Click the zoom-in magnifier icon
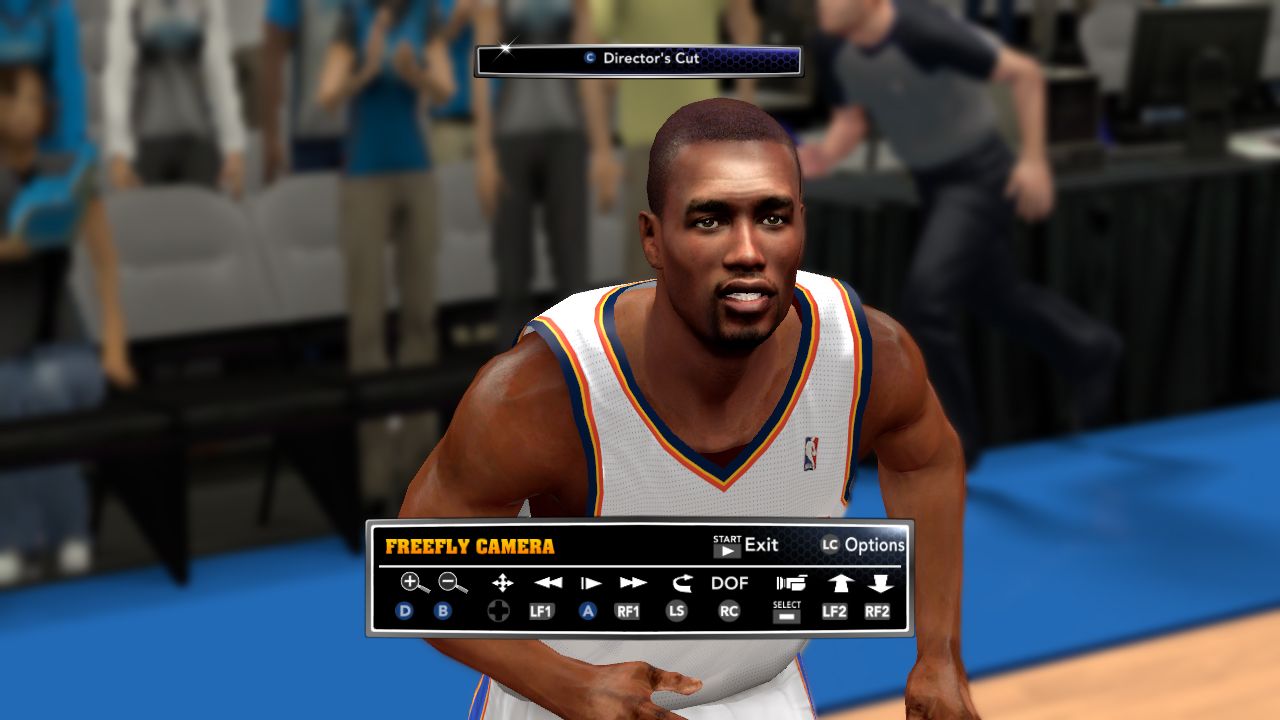This screenshot has height=720, width=1280. (x=413, y=582)
